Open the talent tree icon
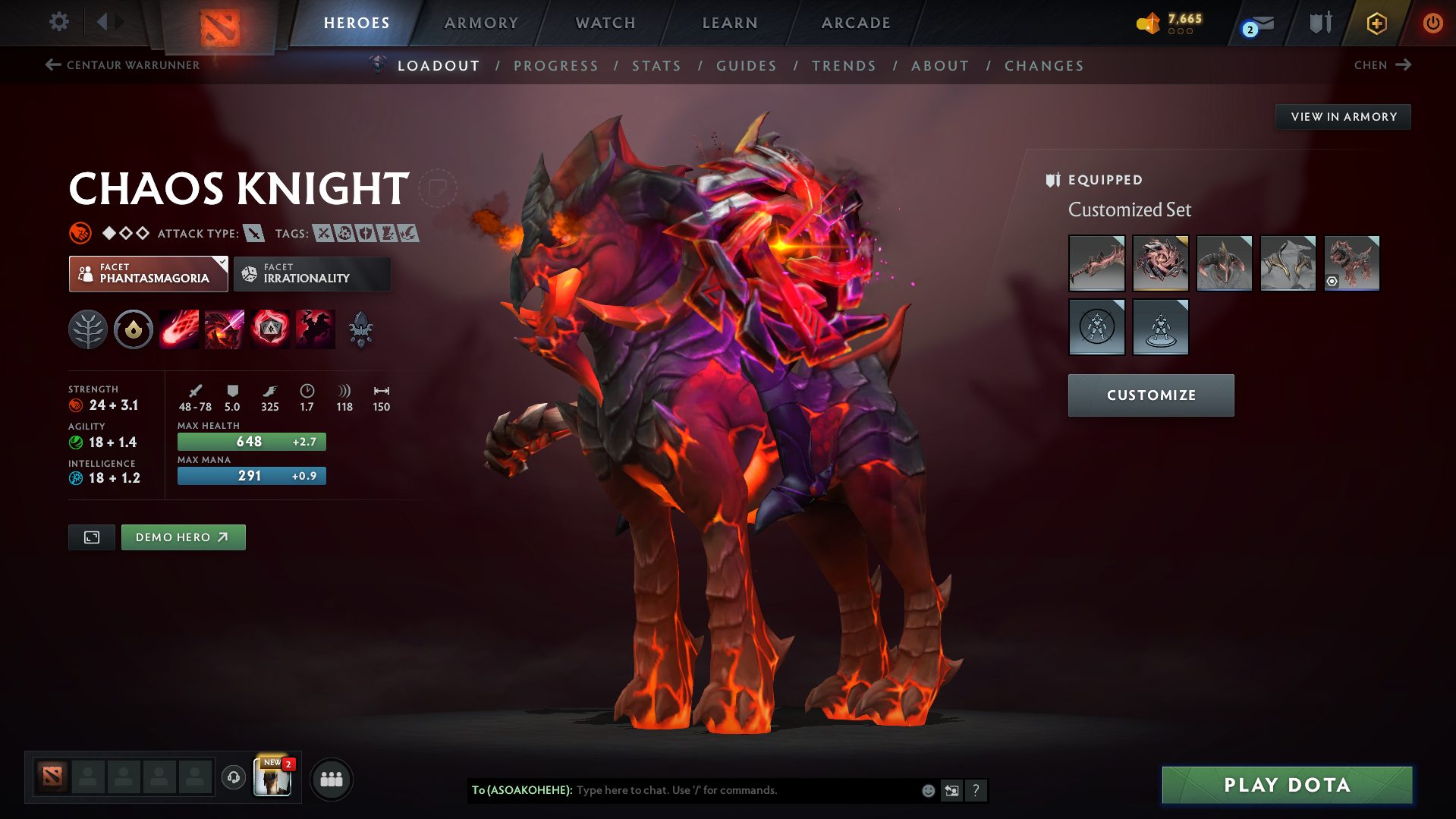Screen dimensions: 1456x819 click(88, 329)
